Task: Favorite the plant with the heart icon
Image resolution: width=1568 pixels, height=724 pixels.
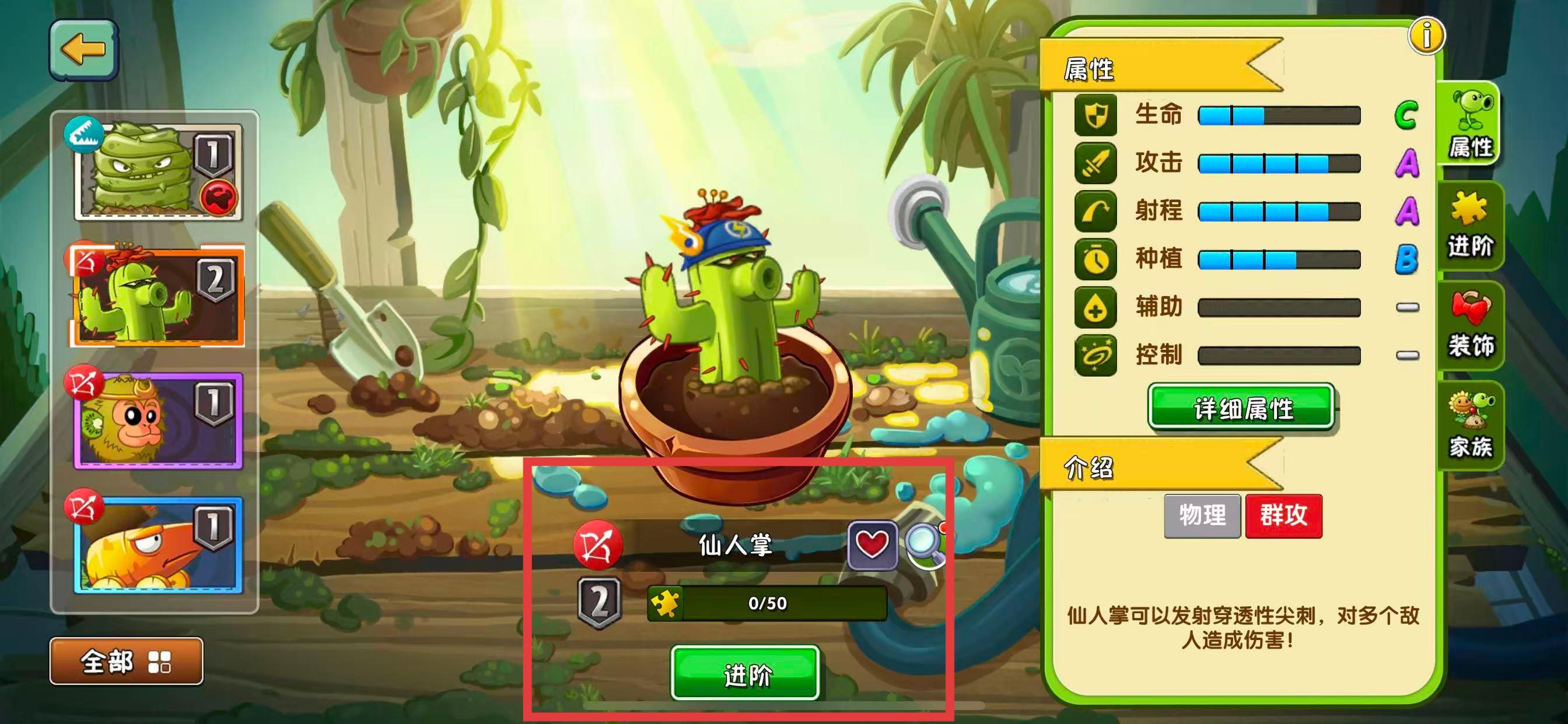Action: point(871,544)
